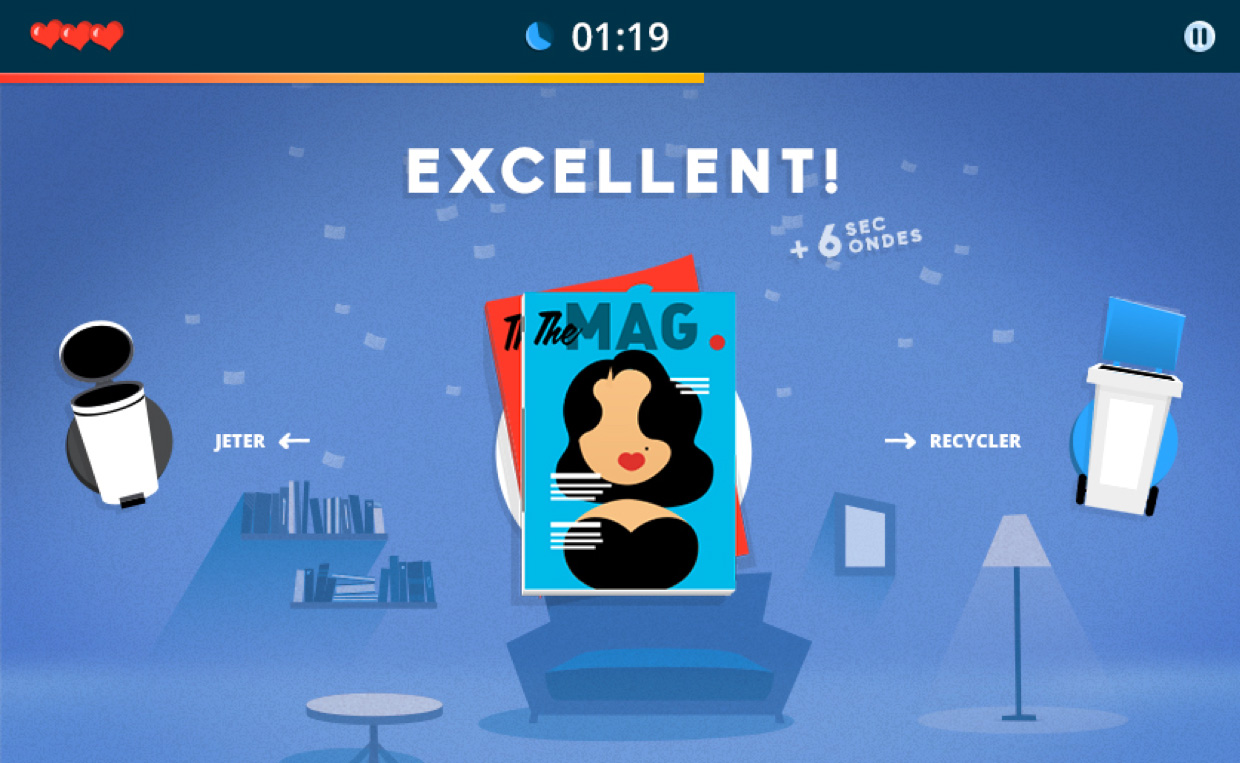The width and height of the screenshot is (1240, 763).
Task: Select the blue-lidded recycling bin
Action: click(x=1129, y=420)
